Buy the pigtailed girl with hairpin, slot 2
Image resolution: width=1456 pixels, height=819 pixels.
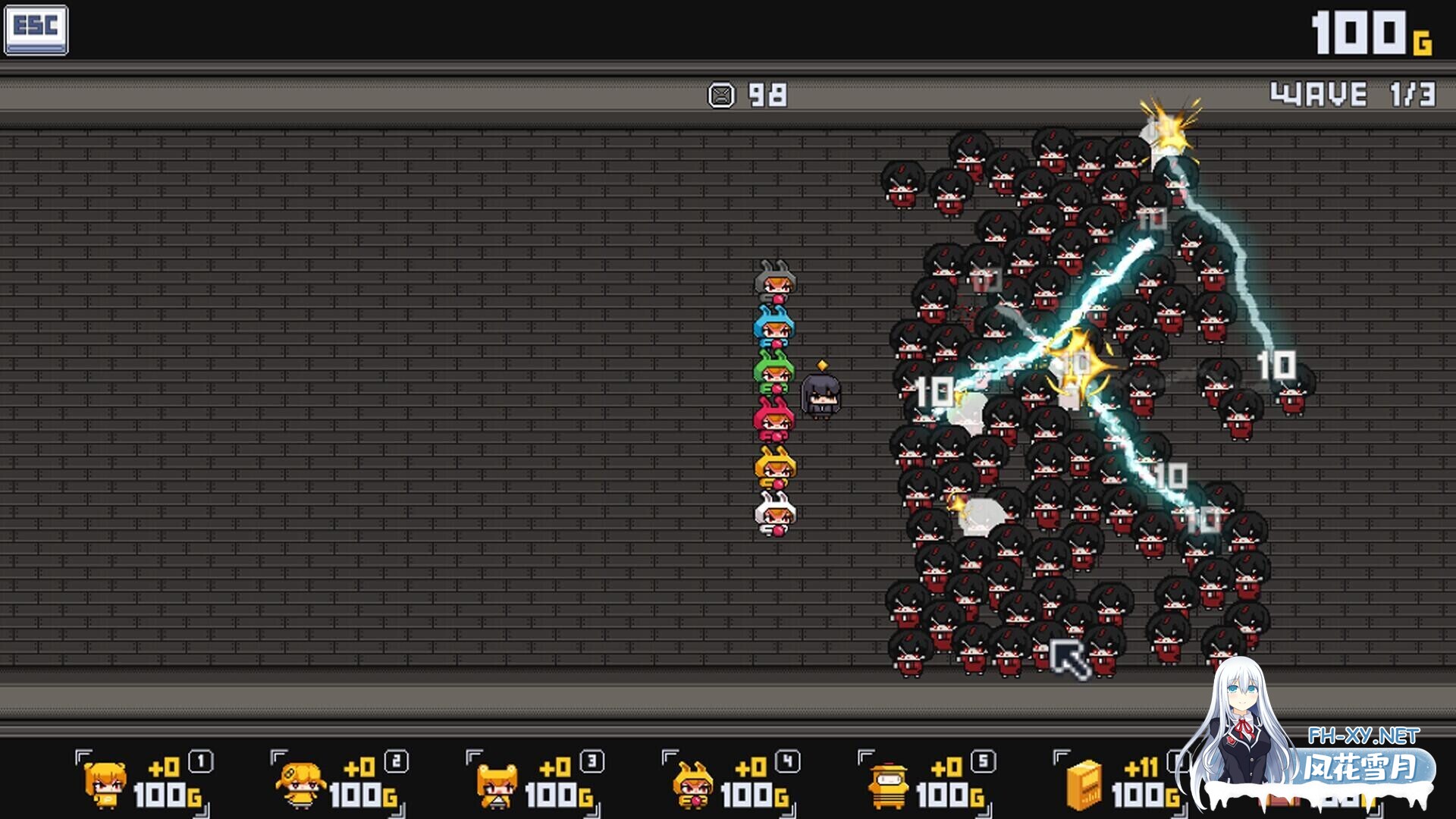339,783
